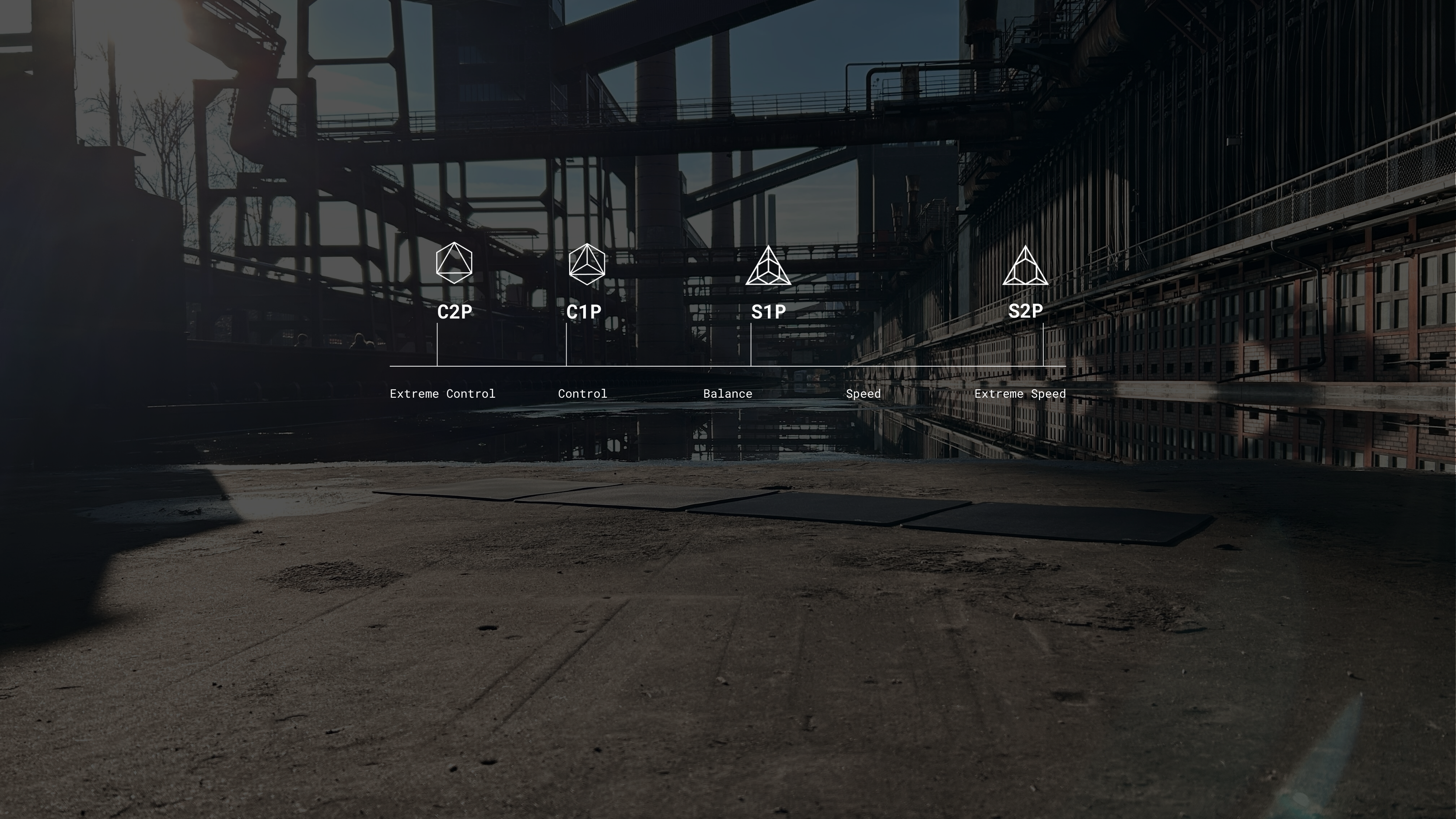Select the S2P label
This screenshot has height=819, width=1456.
[x=1025, y=310]
